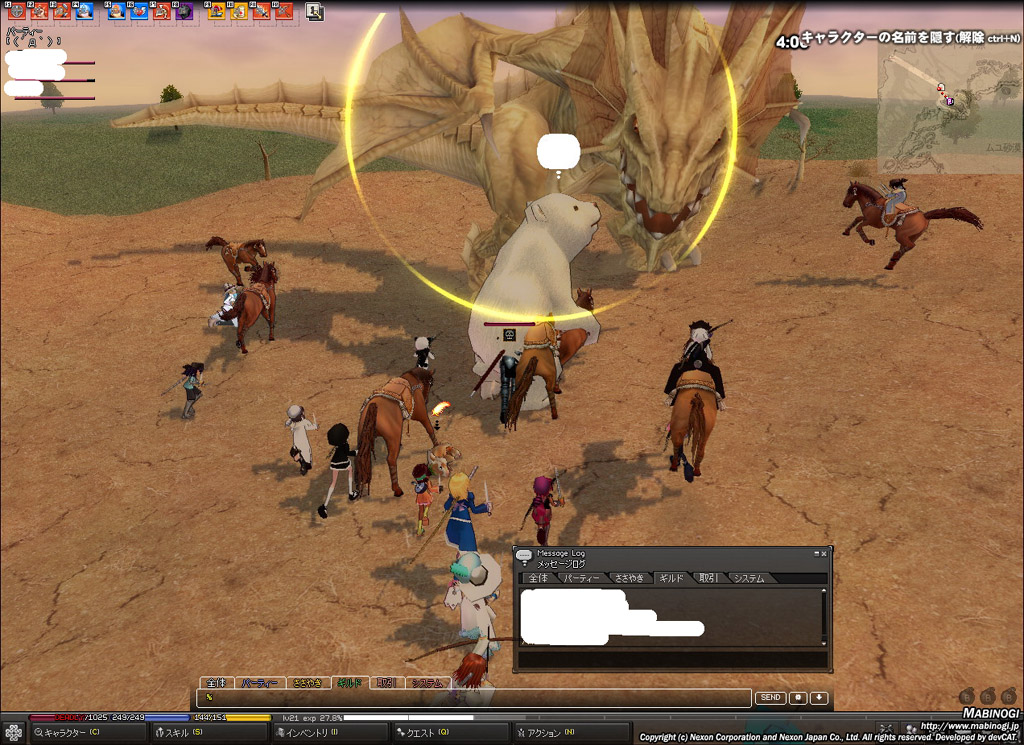Viewport: 1024px width, 745px height.
Task: Toggle the hotkey bar page icon
Action: [315, 12]
